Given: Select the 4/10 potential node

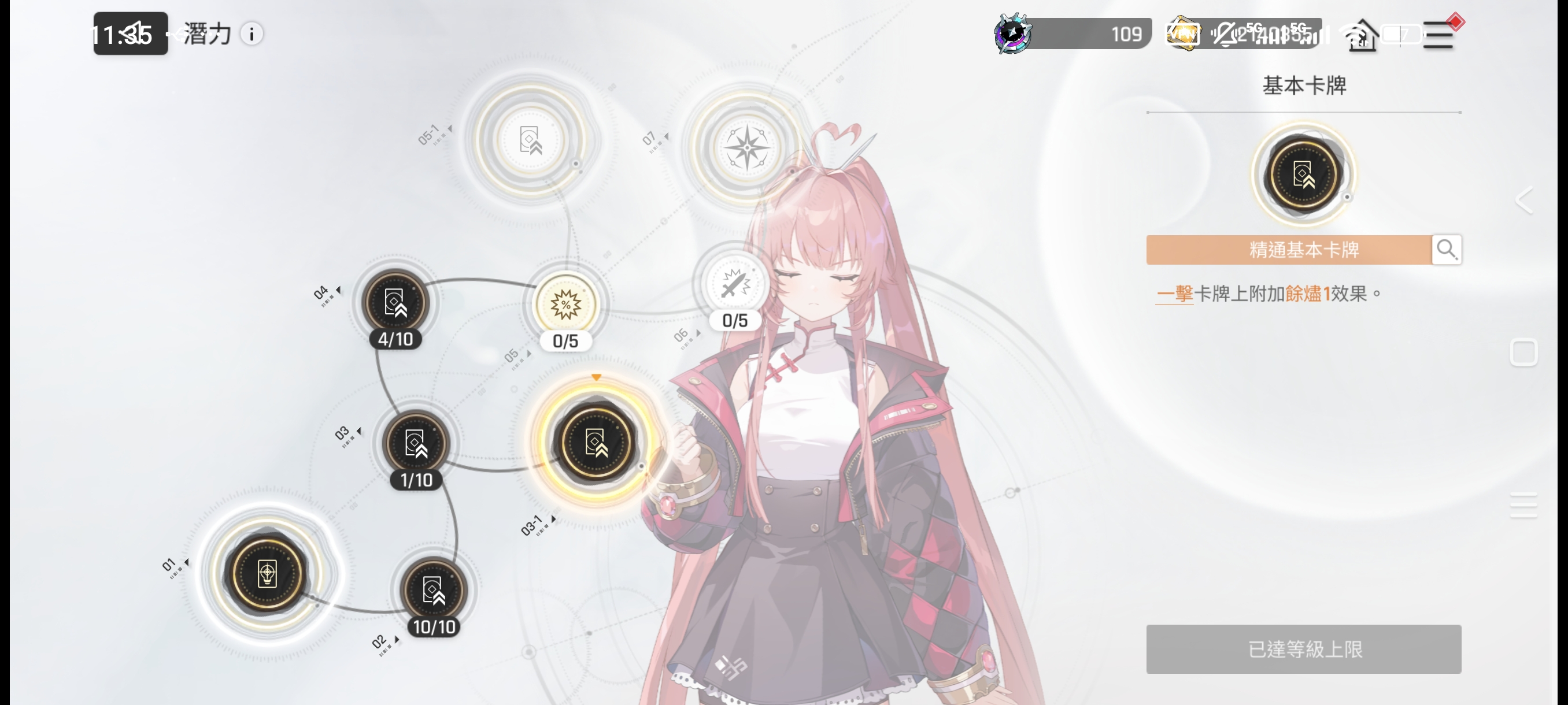Looking at the screenshot, I should click(395, 302).
